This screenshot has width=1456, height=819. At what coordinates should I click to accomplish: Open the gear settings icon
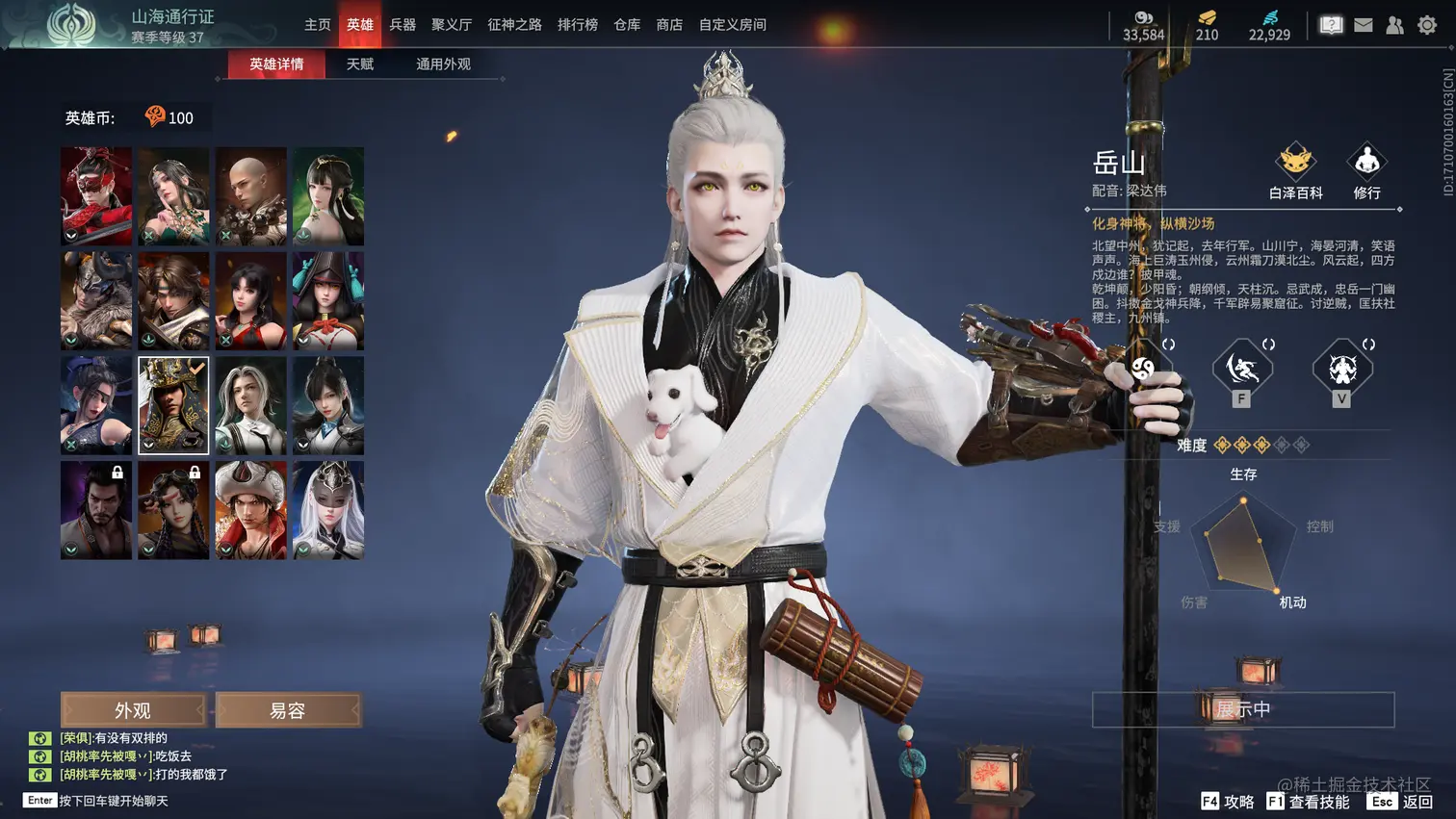coord(1427,26)
